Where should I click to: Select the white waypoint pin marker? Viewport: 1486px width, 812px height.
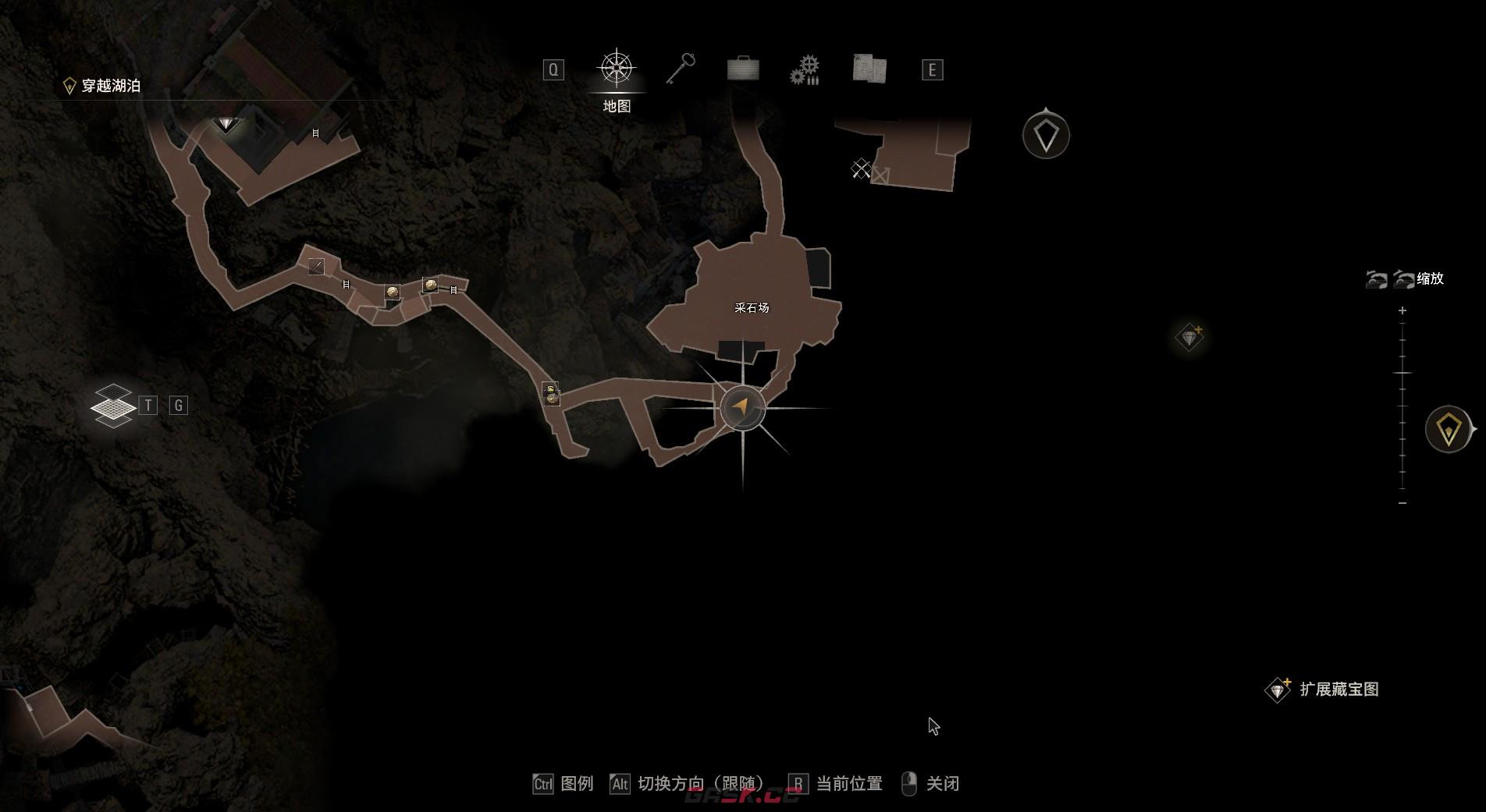[x=1046, y=136]
